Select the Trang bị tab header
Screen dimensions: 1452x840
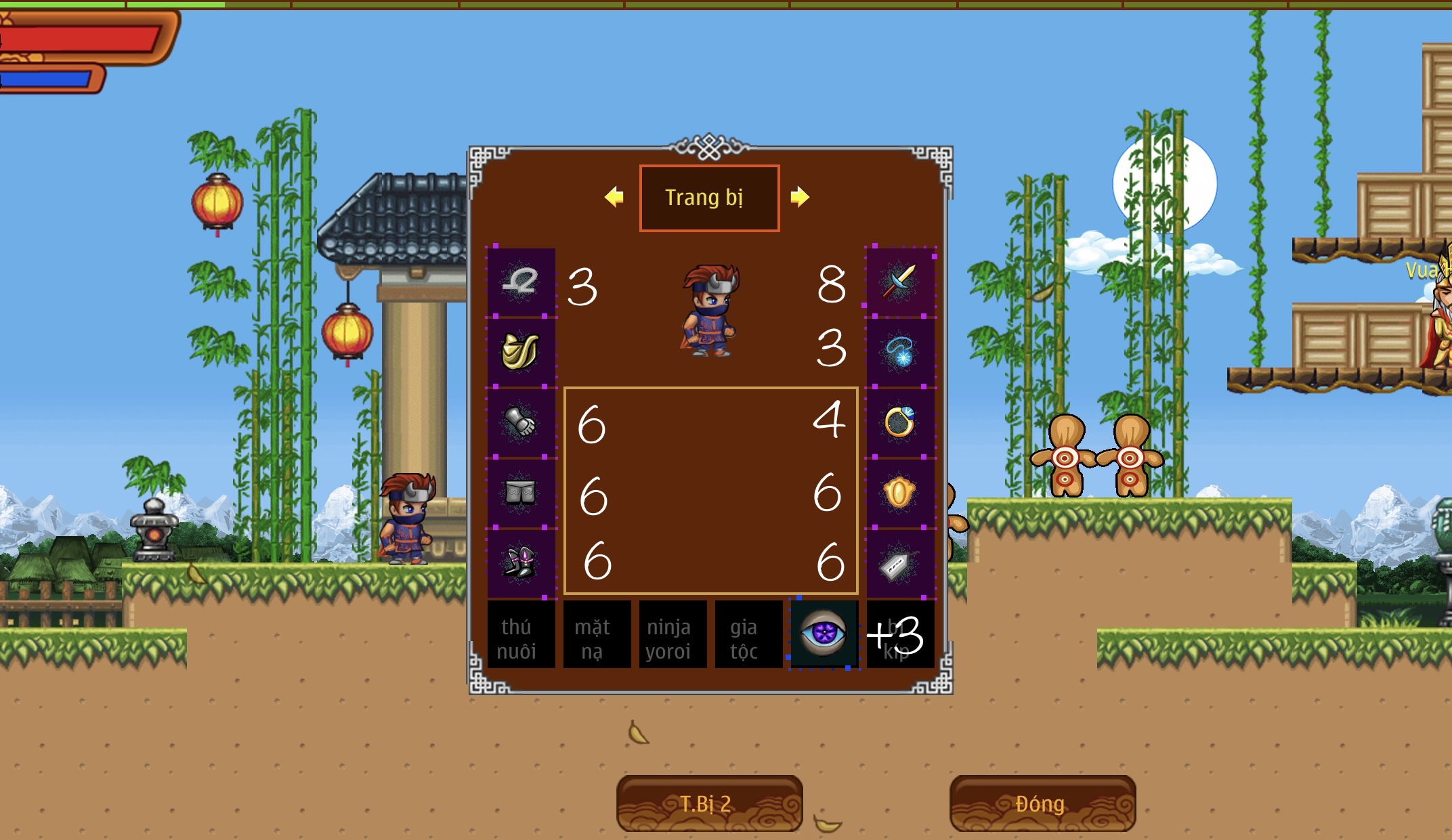[709, 198]
